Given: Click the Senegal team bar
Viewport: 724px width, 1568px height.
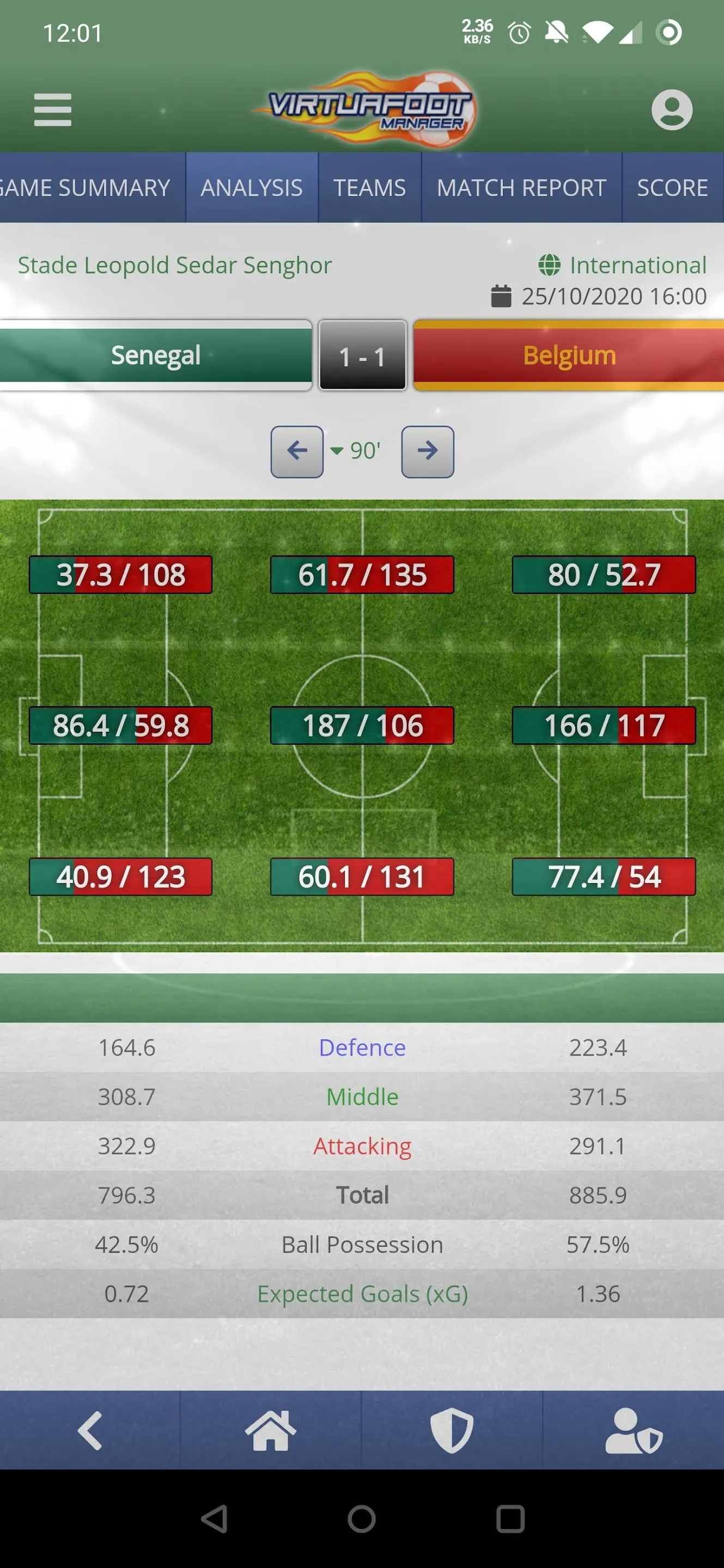Looking at the screenshot, I should (x=156, y=355).
